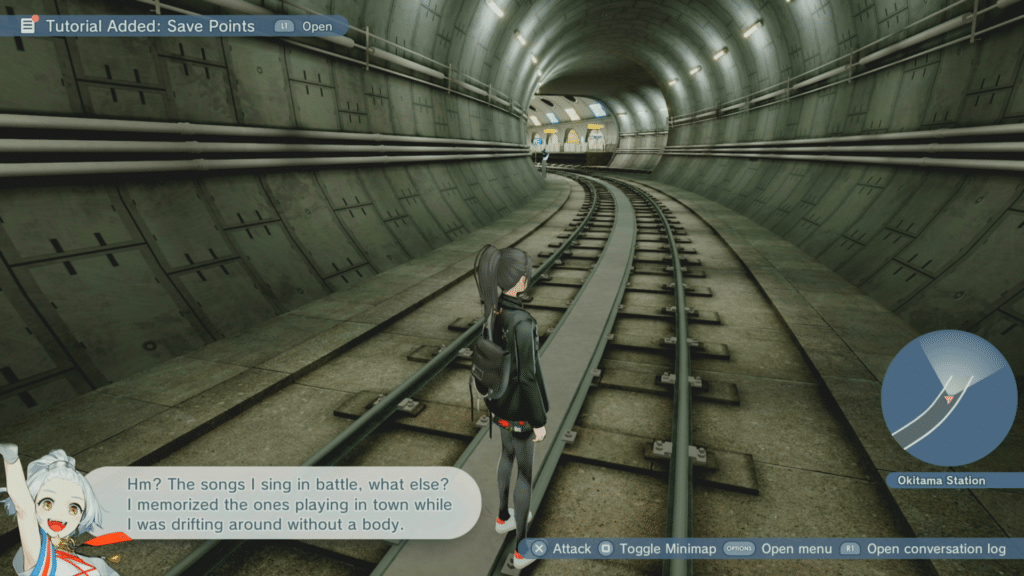Open menu from the bottom bar
The width and height of the screenshot is (1024, 576).
click(796, 548)
